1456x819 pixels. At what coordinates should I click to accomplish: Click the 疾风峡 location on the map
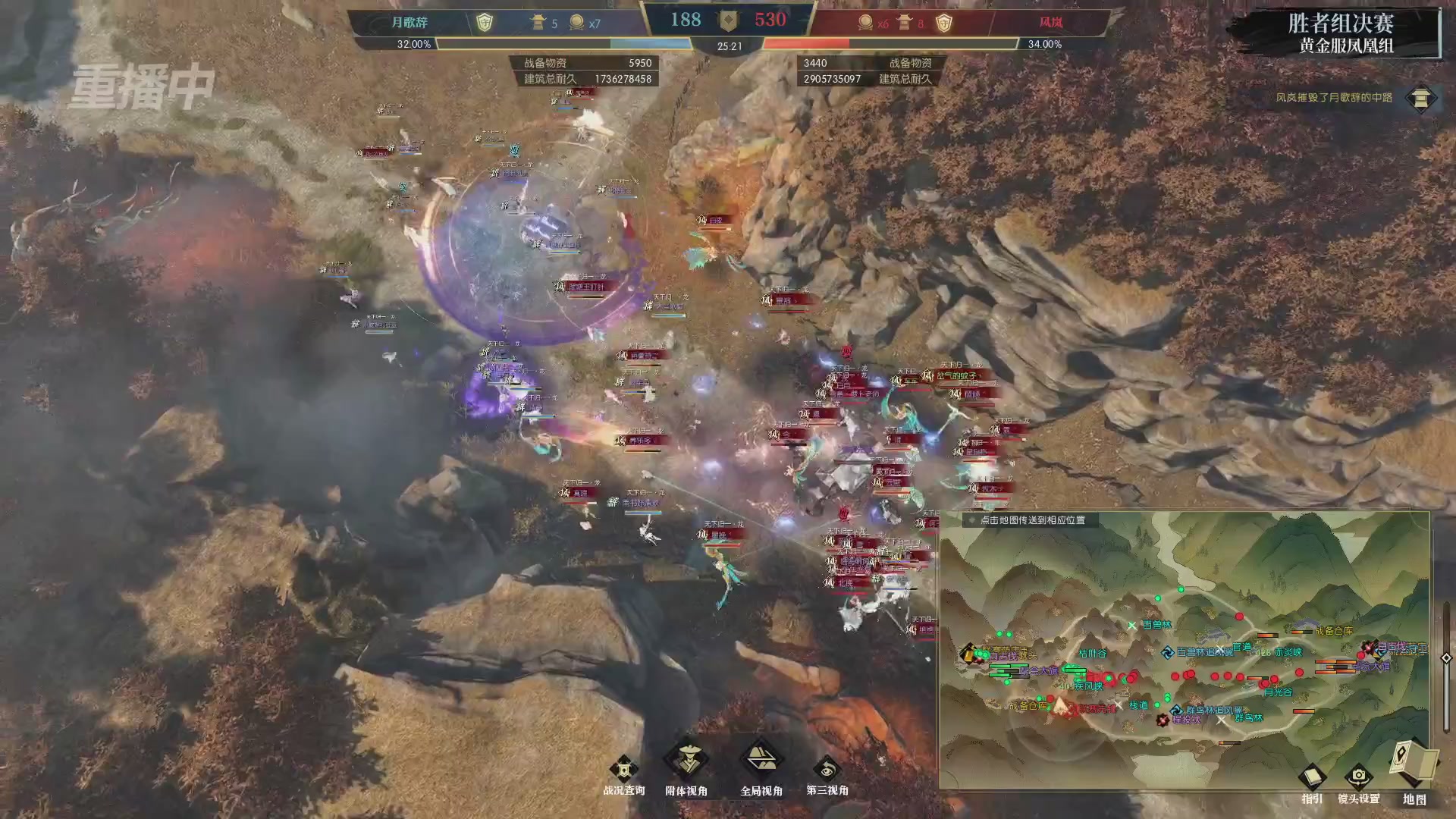[1087, 686]
